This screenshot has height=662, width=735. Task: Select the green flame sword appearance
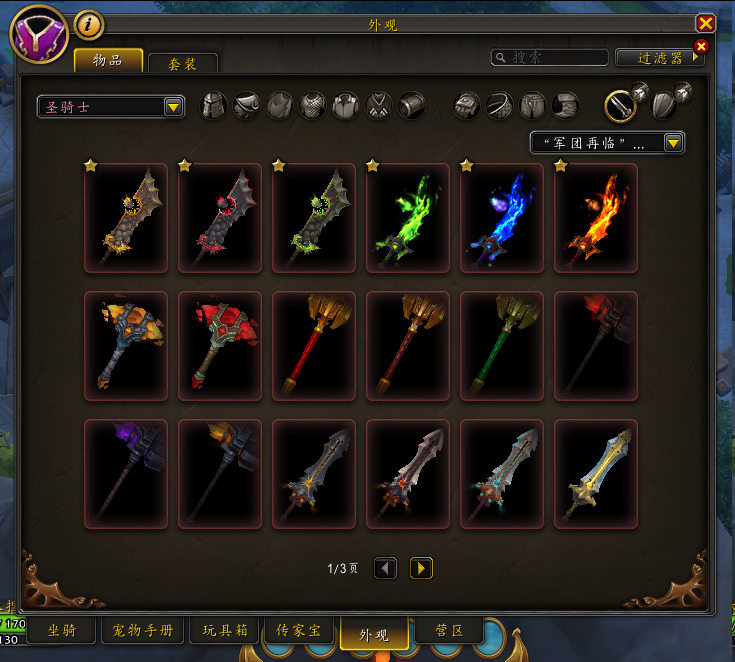(407, 218)
